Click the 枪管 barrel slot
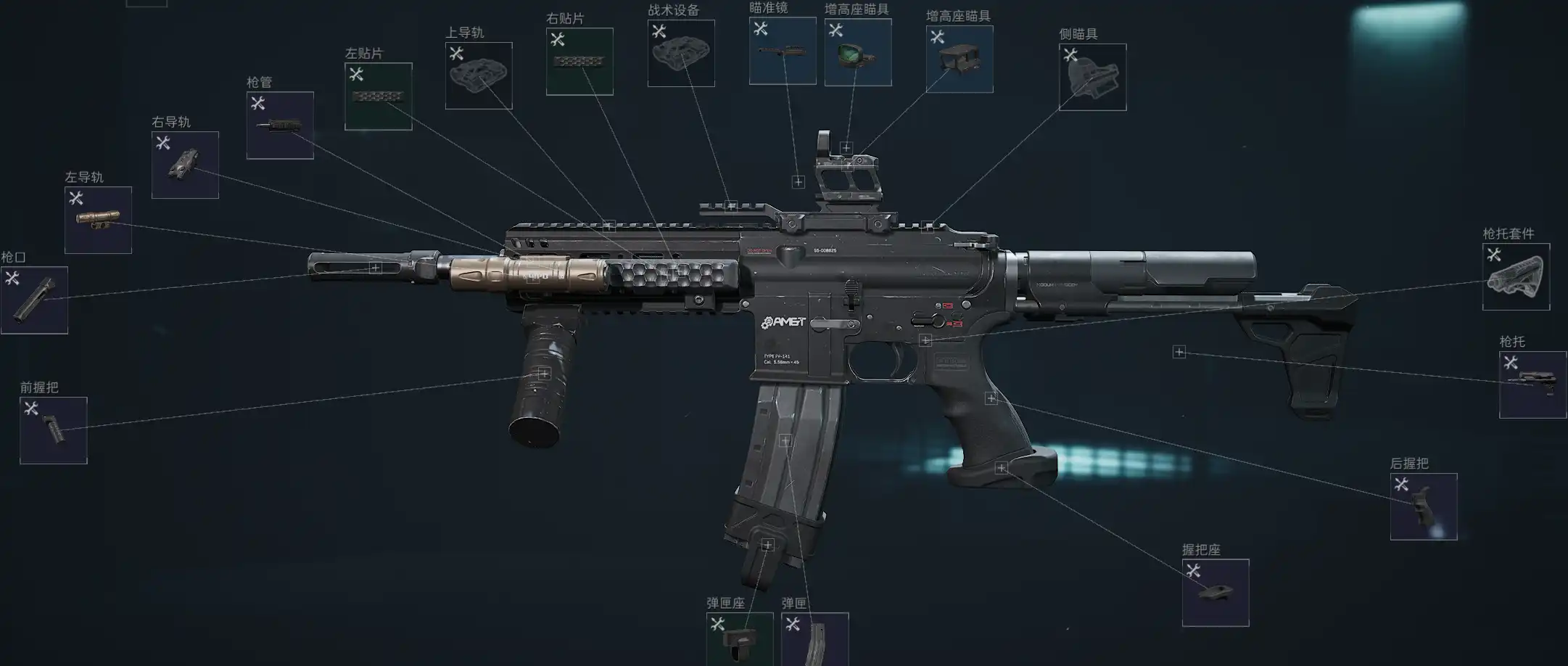Image resolution: width=1568 pixels, height=666 pixels. click(x=280, y=125)
